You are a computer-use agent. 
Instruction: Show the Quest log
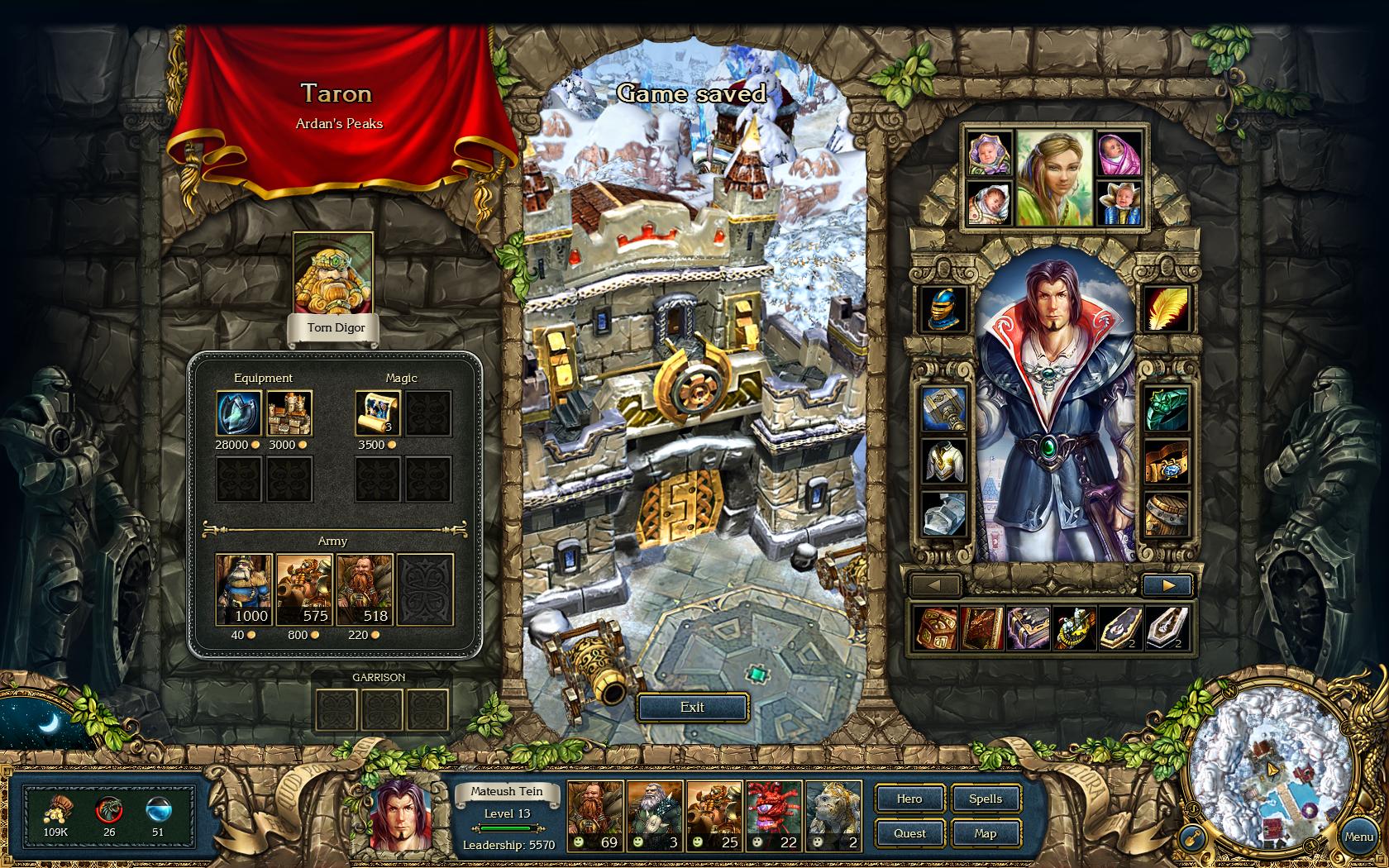click(909, 833)
